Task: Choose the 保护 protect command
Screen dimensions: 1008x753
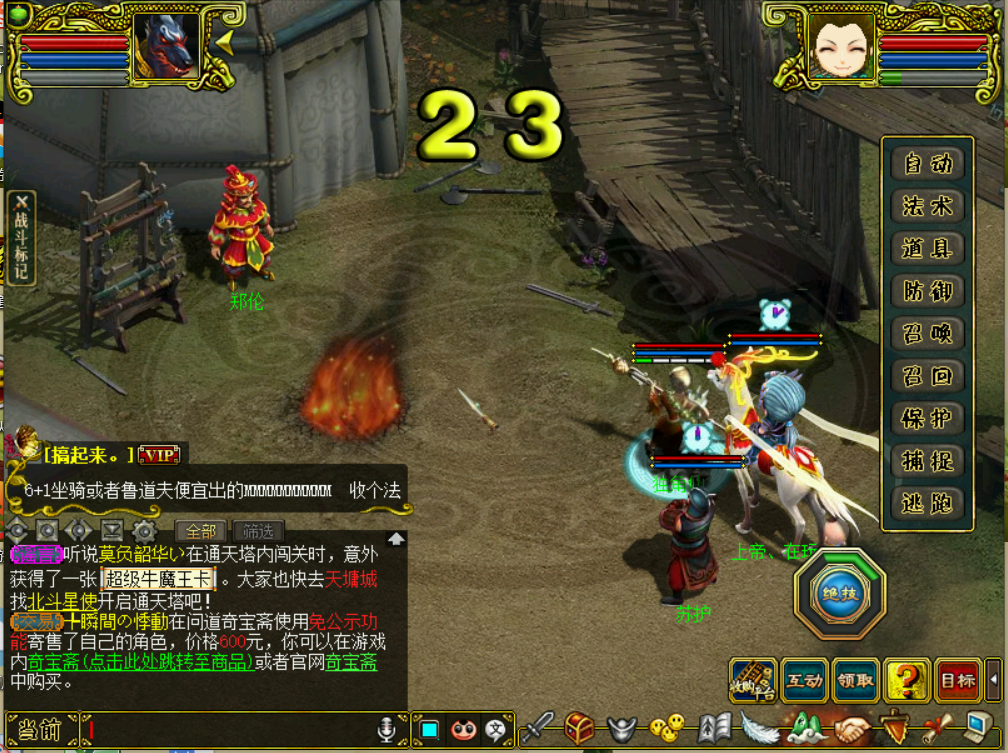Action: pyautogui.click(x=927, y=419)
